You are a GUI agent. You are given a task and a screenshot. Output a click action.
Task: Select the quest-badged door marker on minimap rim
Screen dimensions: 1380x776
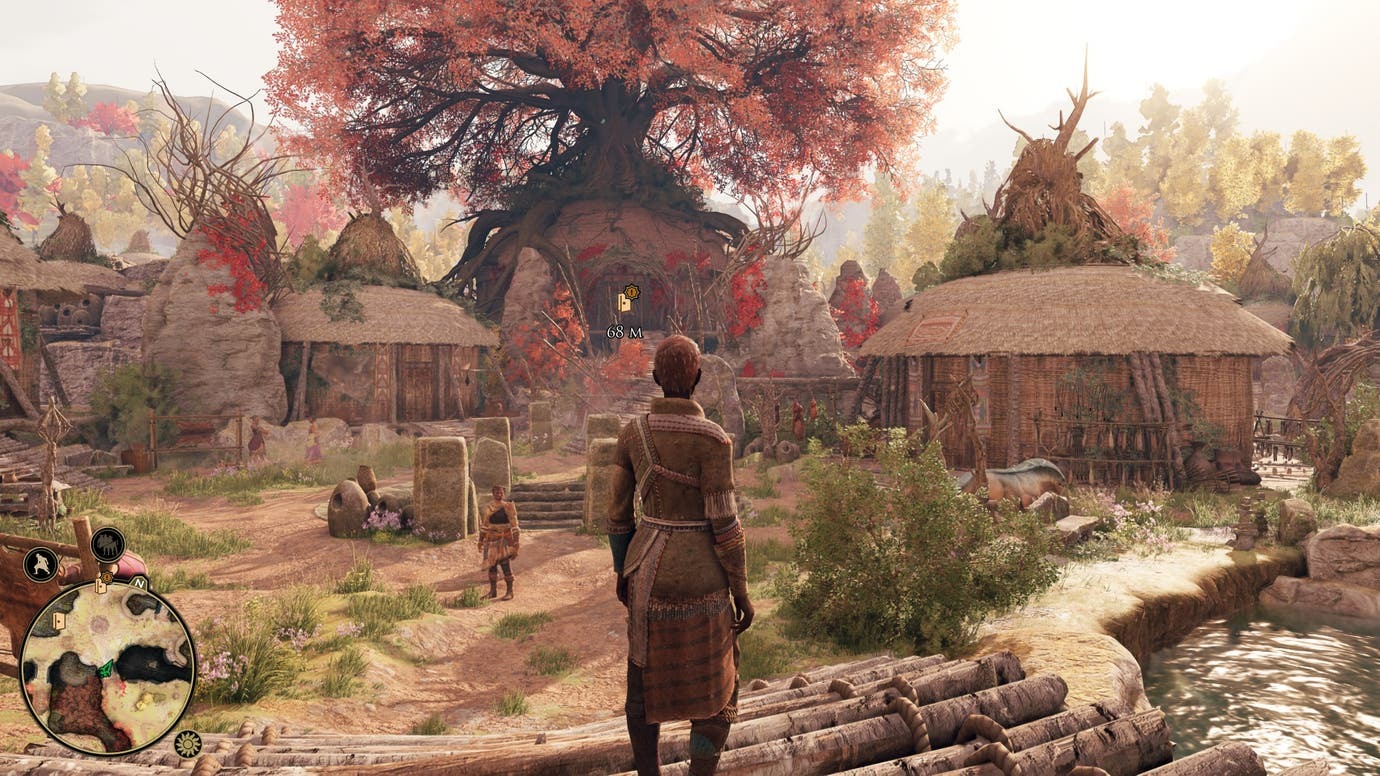coord(101,584)
